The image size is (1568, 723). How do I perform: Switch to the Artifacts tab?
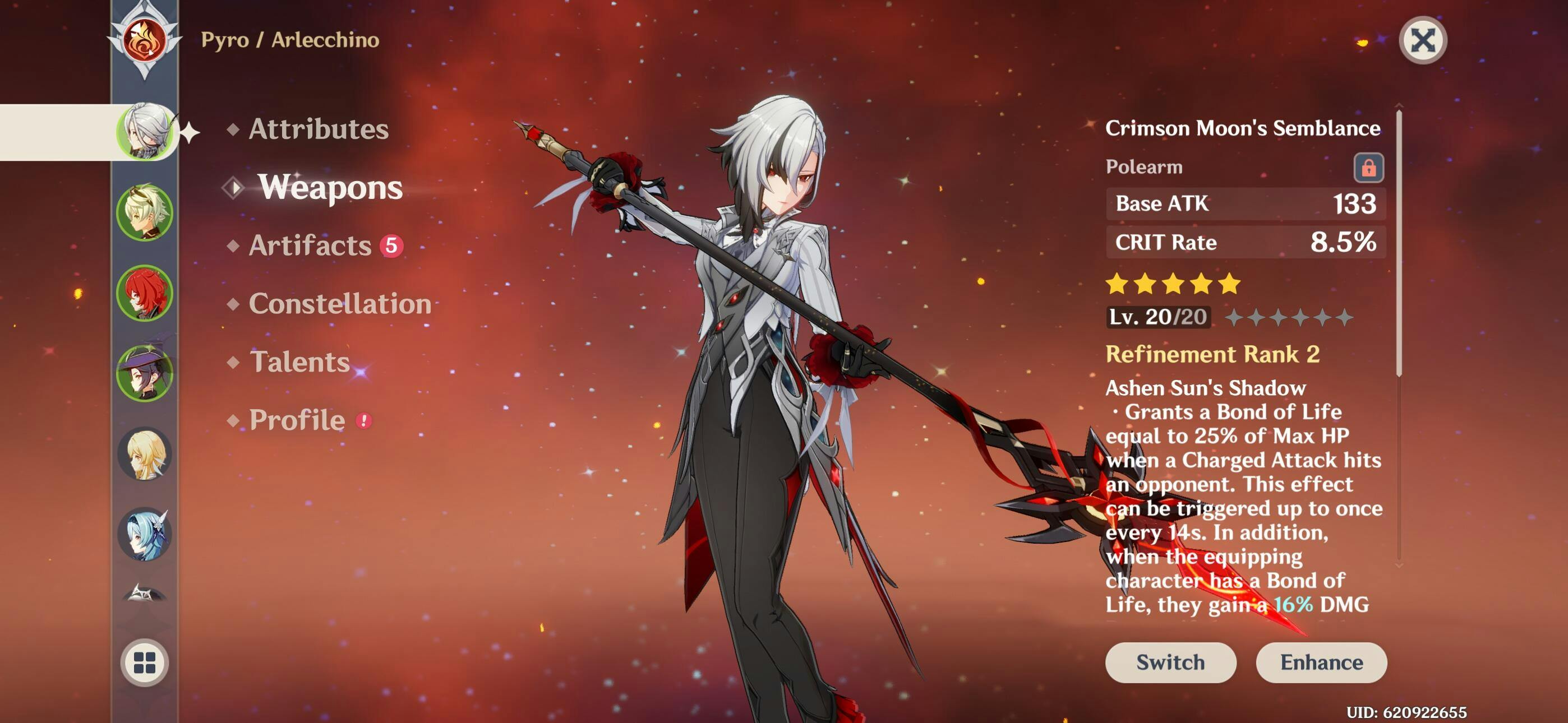click(310, 245)
